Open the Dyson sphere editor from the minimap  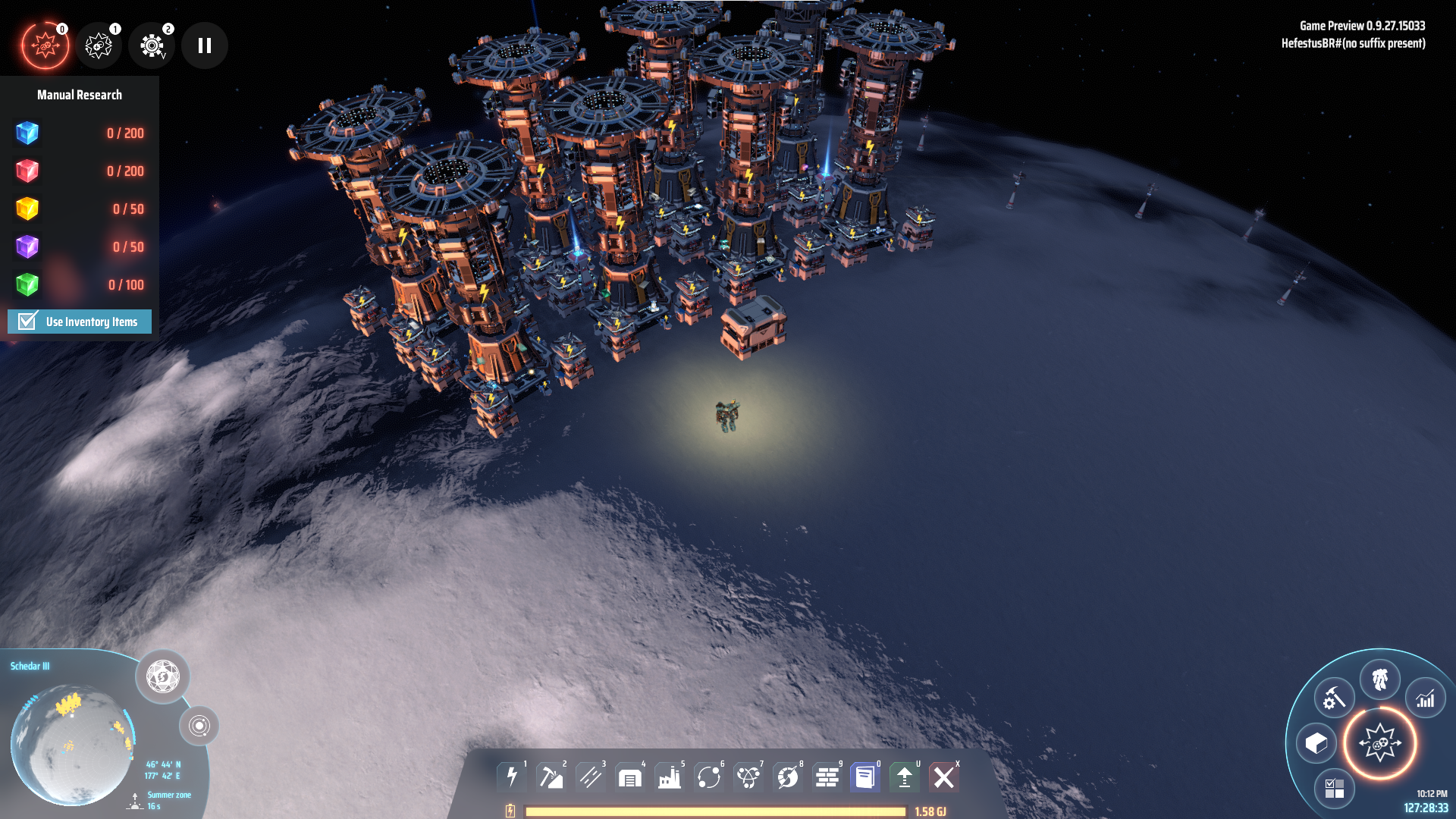pos(162,676)
